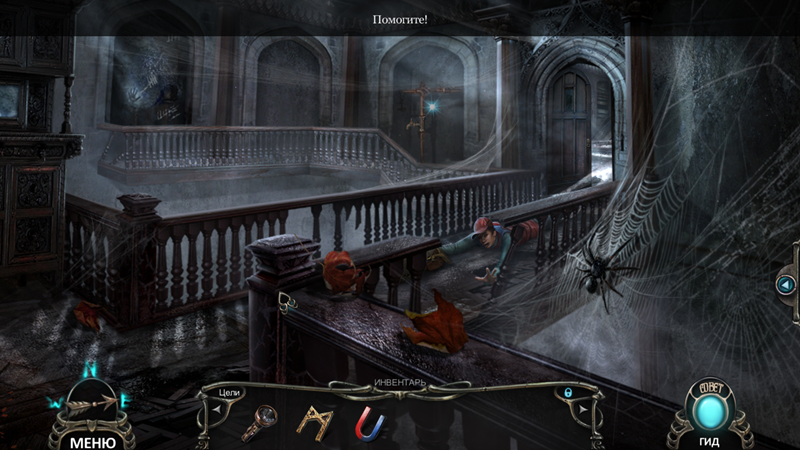Click the inventory left scroll arrow
Screen dimensions: 800x450
(x=215, y=408)
